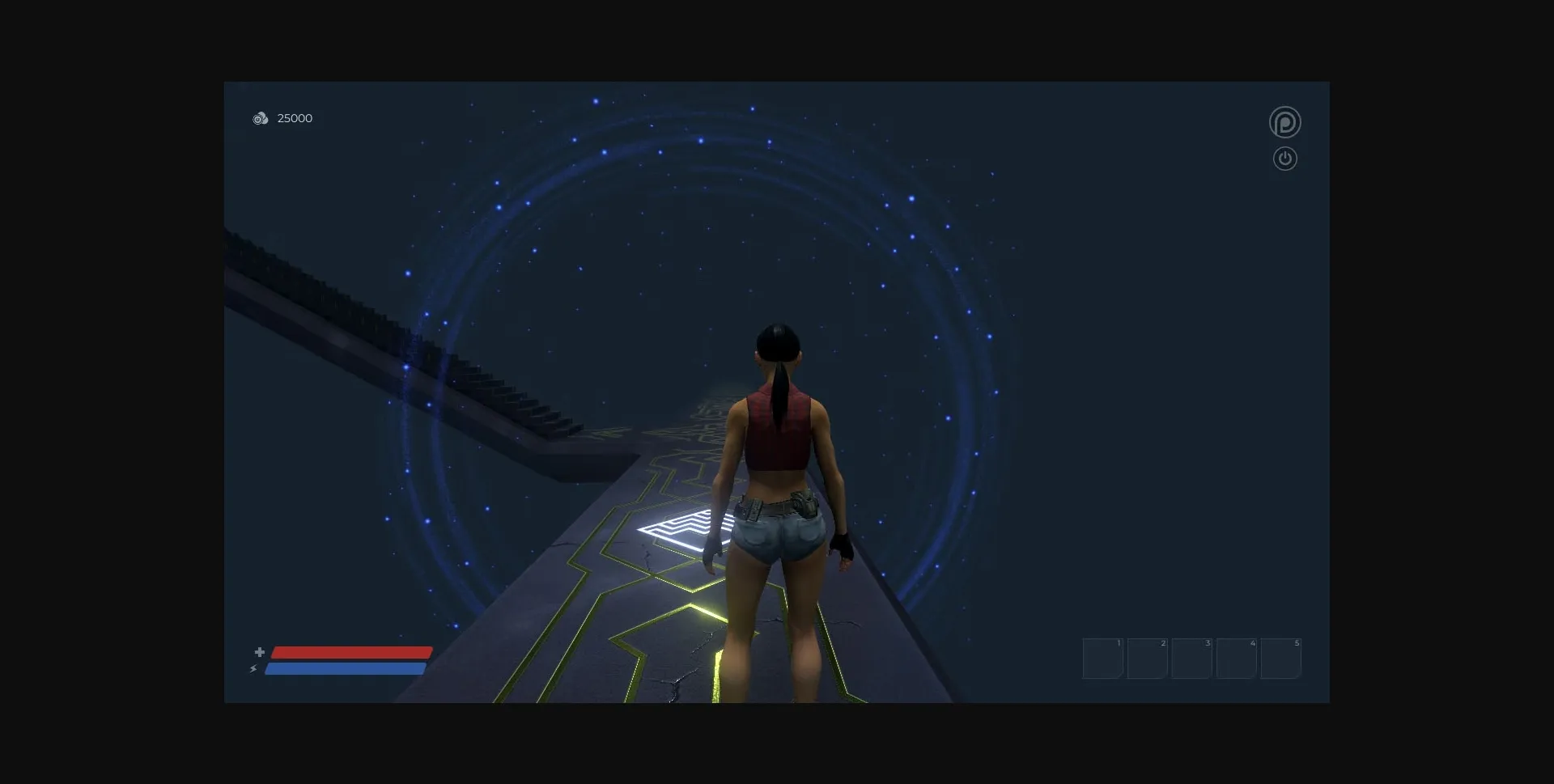Viewport: 1554px width, 784px height.
Task: Click the health cross icon
Action: pos(260,651)
